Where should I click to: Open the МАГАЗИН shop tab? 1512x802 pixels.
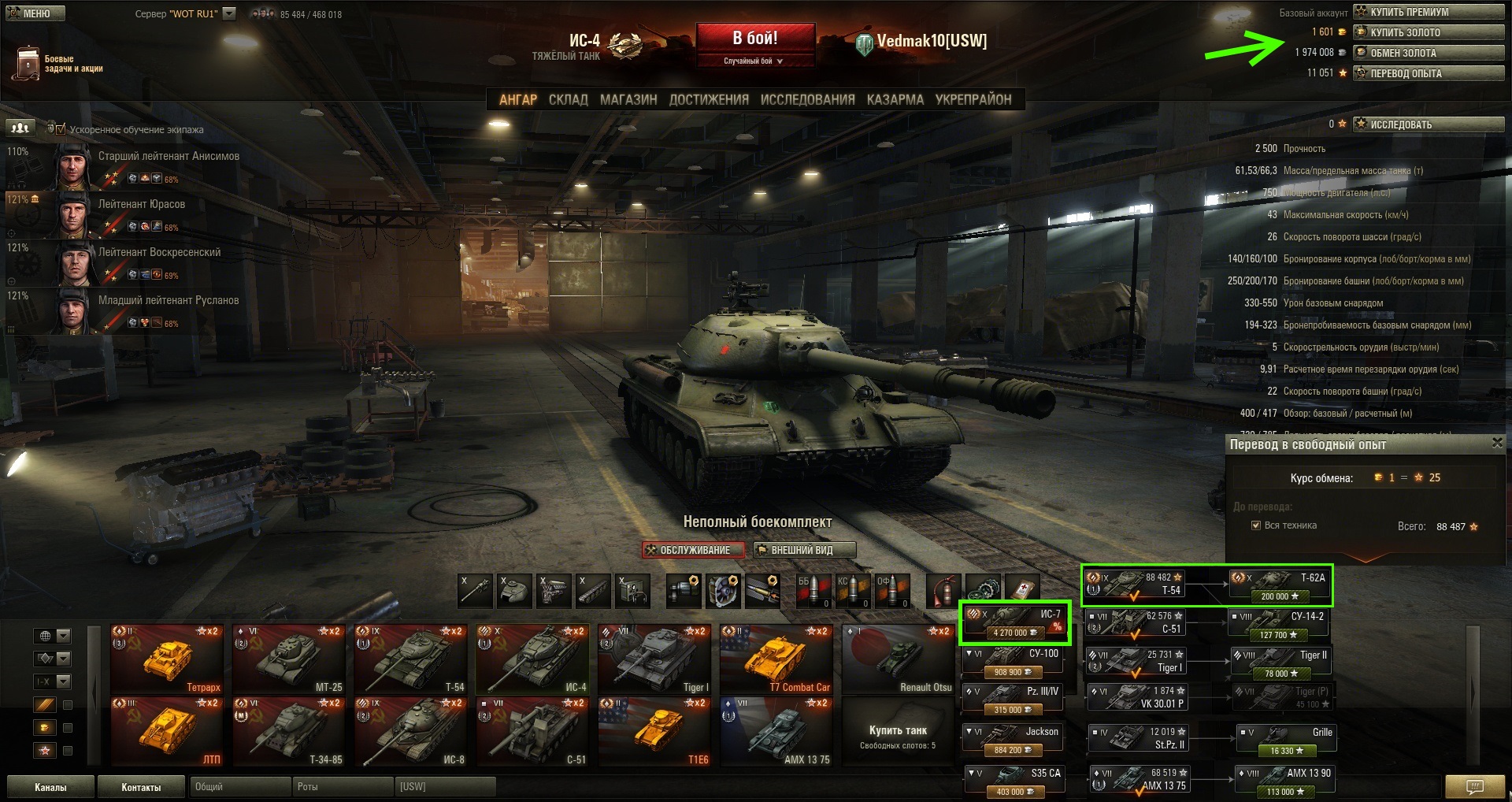point(628,99)
